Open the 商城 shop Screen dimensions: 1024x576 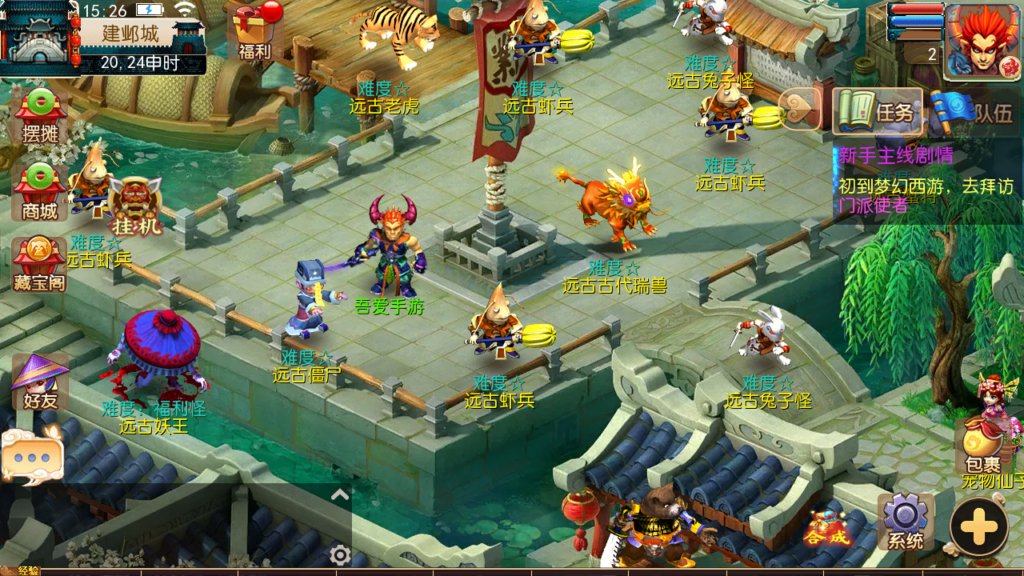pos(39,190)
